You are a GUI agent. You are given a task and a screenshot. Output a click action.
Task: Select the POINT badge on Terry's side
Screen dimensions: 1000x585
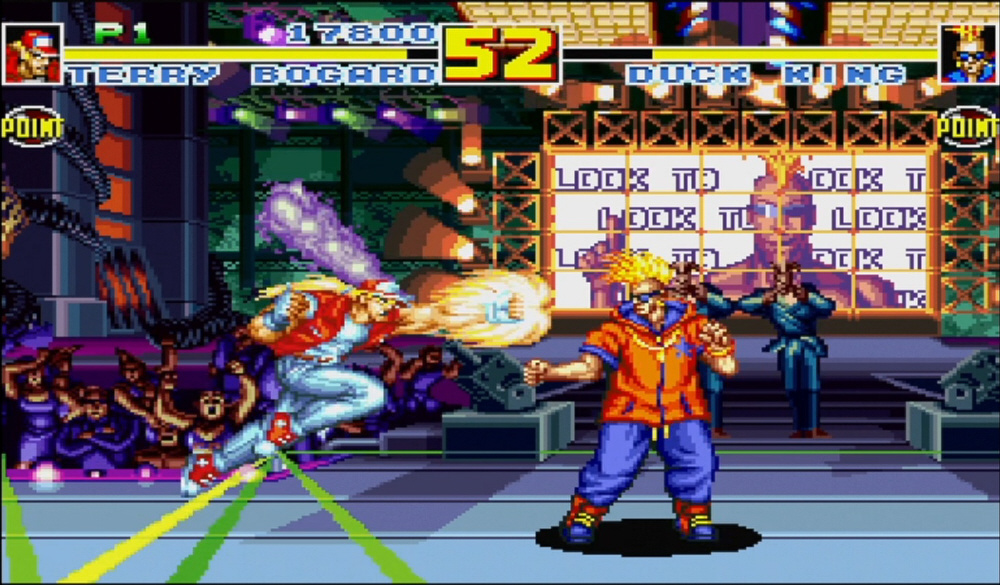(x=30, y=126)
